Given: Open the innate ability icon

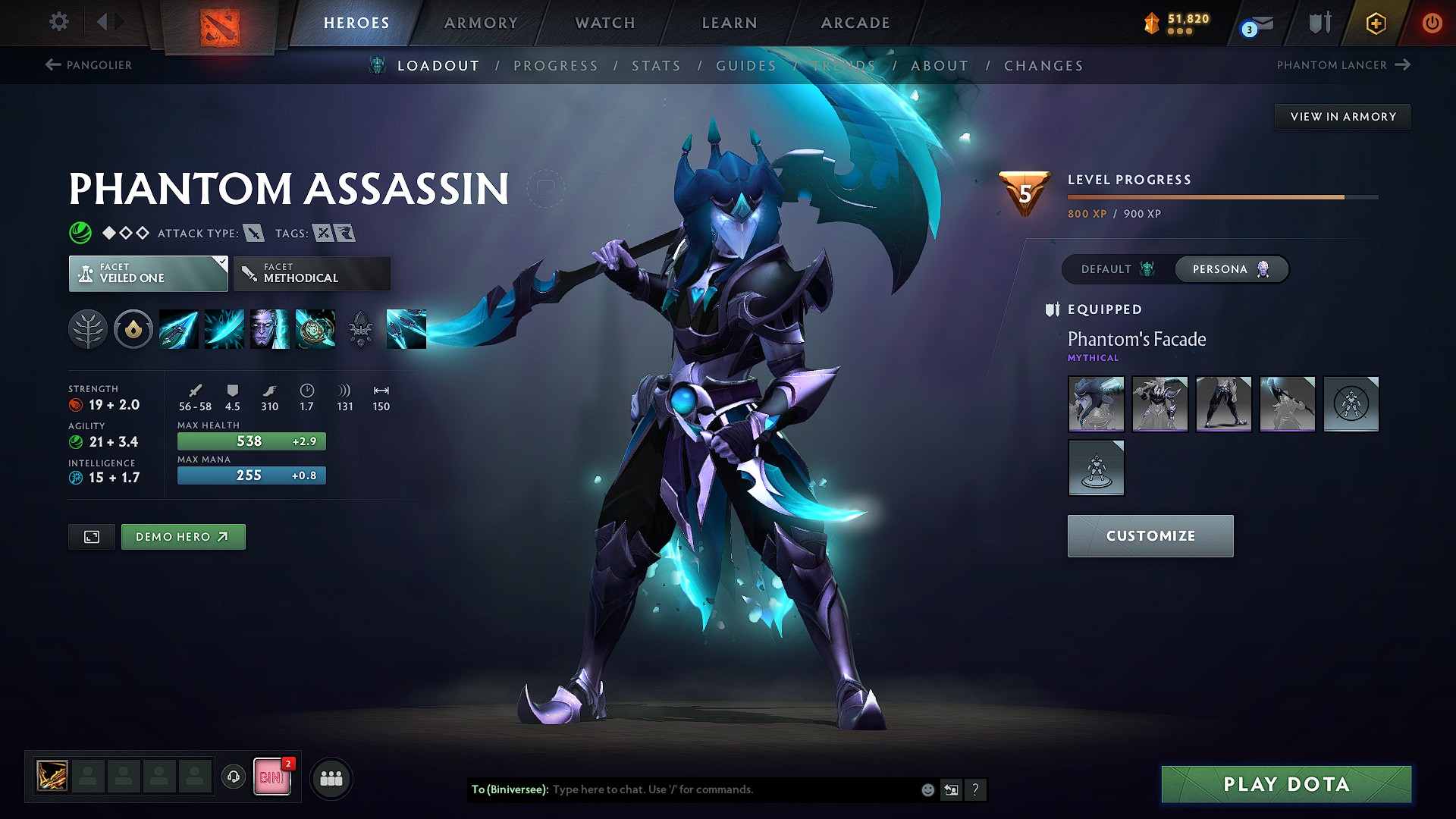Looking at the screenshot, I should pyautogui.click(x=133, y=329).
